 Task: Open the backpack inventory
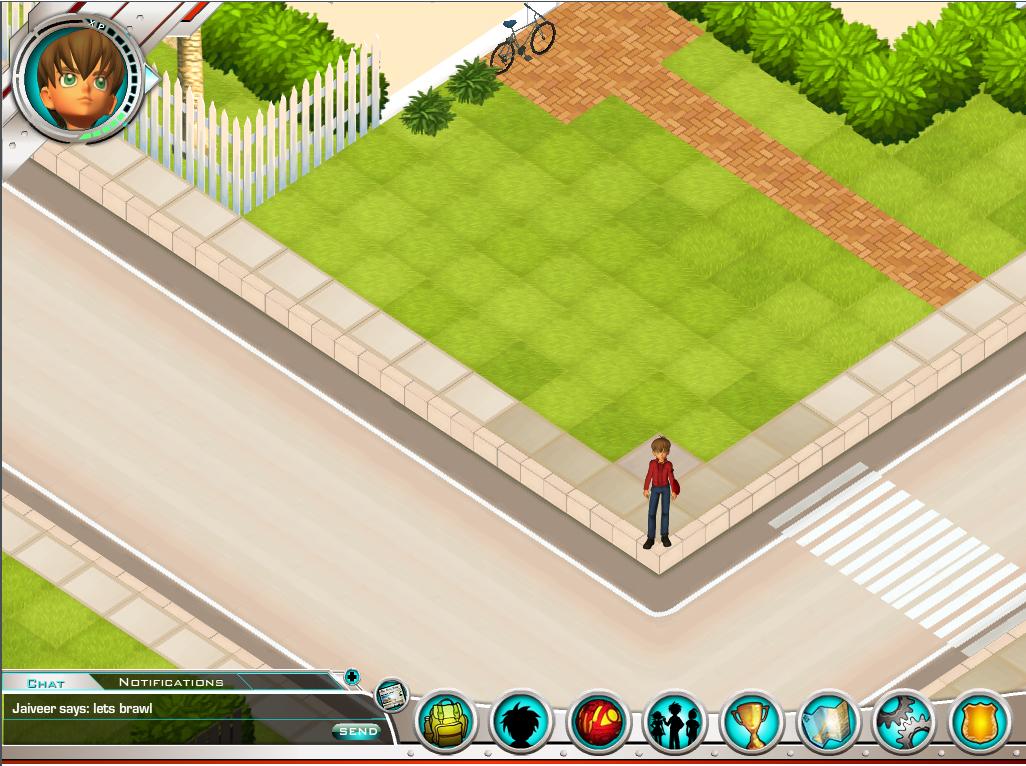[445, 722]
